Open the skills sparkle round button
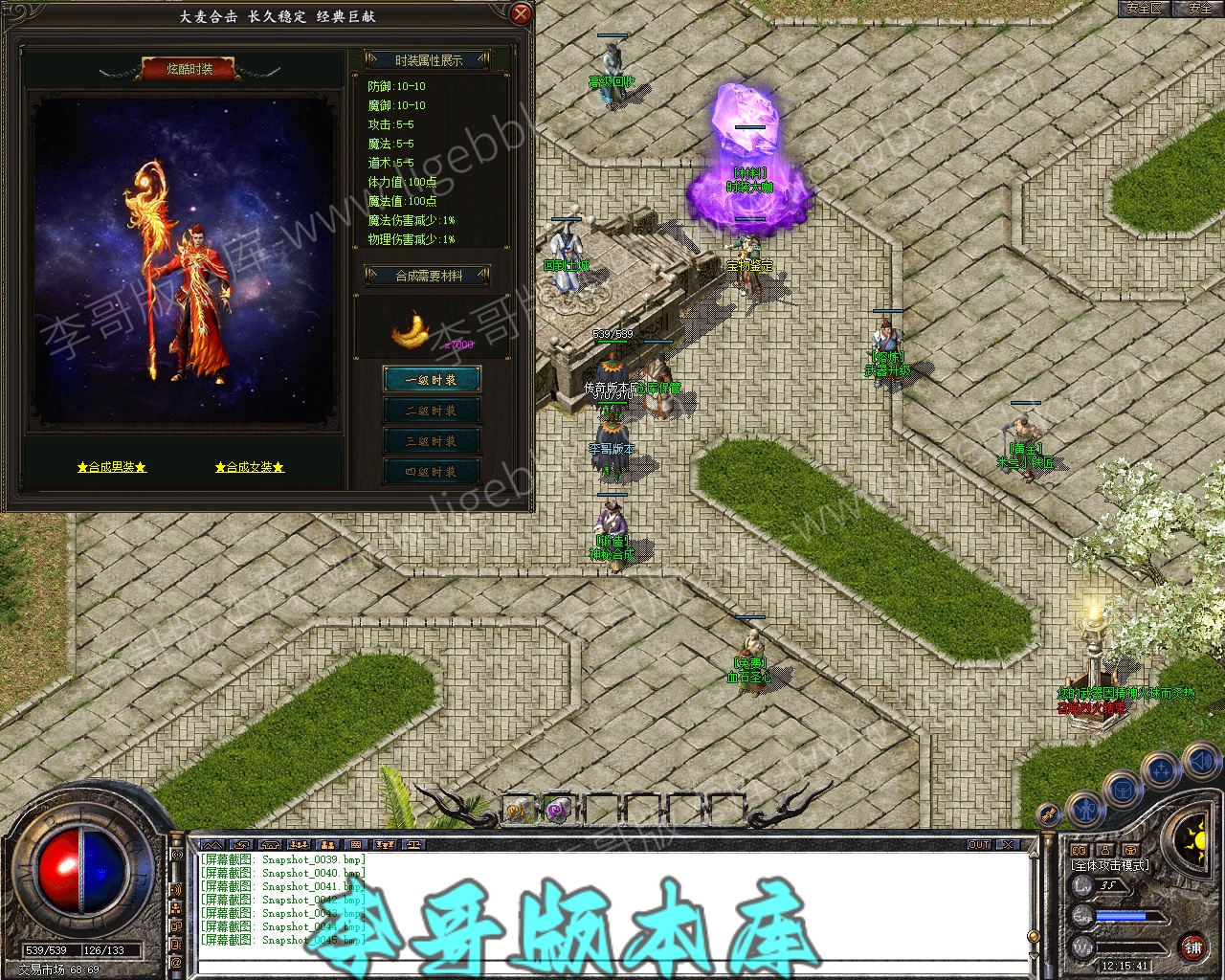 (x=1162, y=768)
